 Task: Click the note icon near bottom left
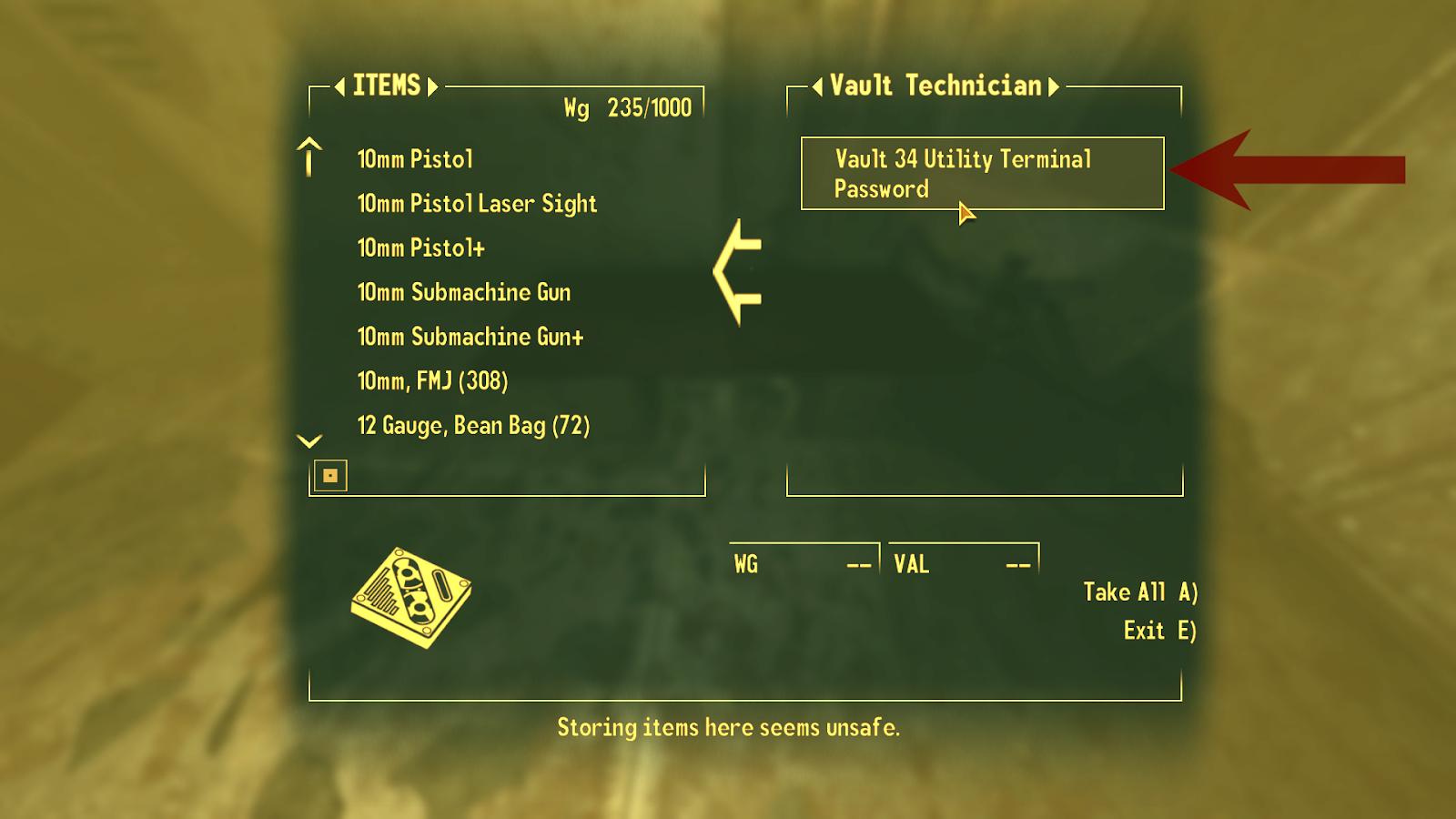(411, 593)
